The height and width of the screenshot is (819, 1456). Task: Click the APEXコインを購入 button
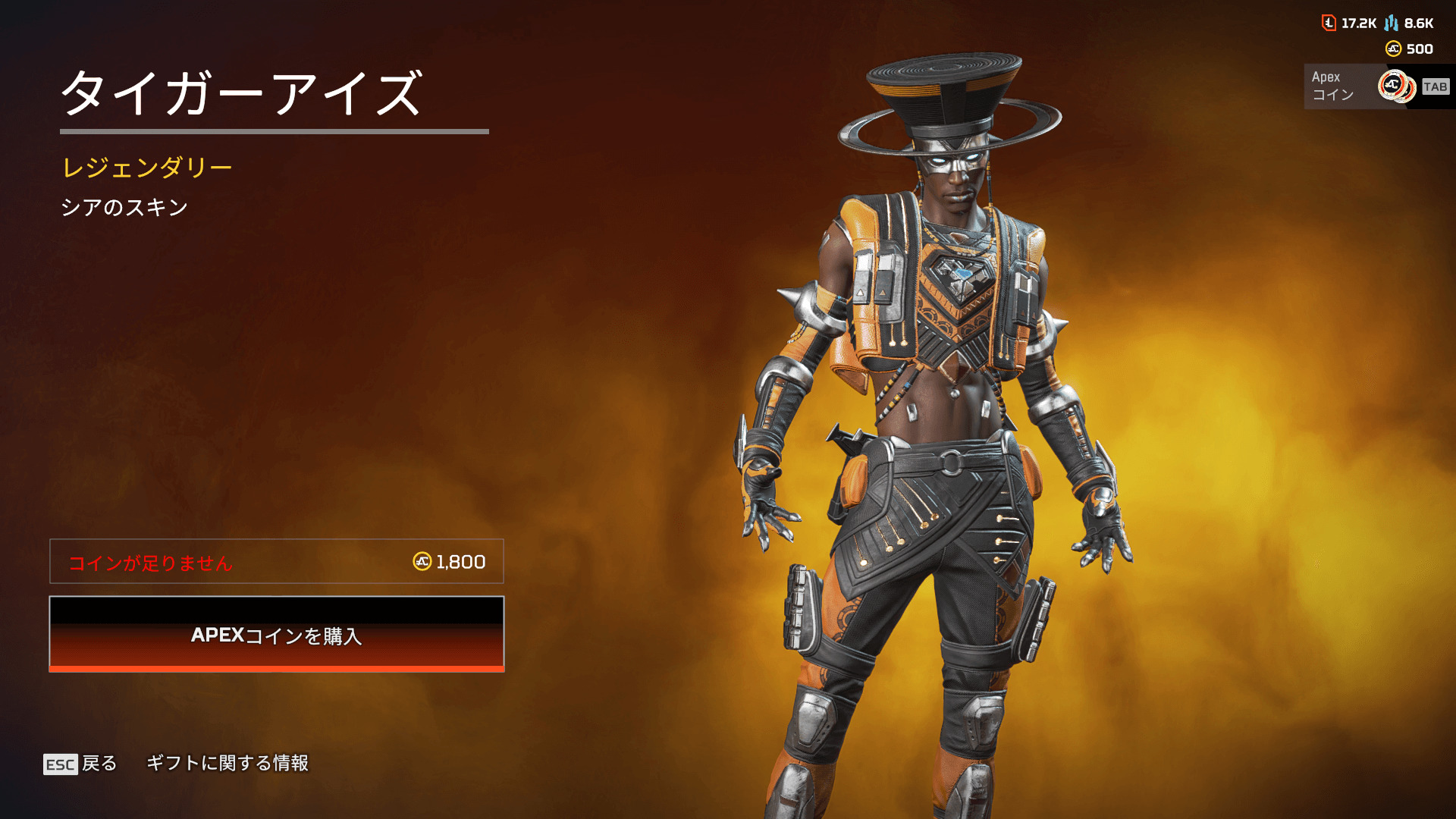276,634
